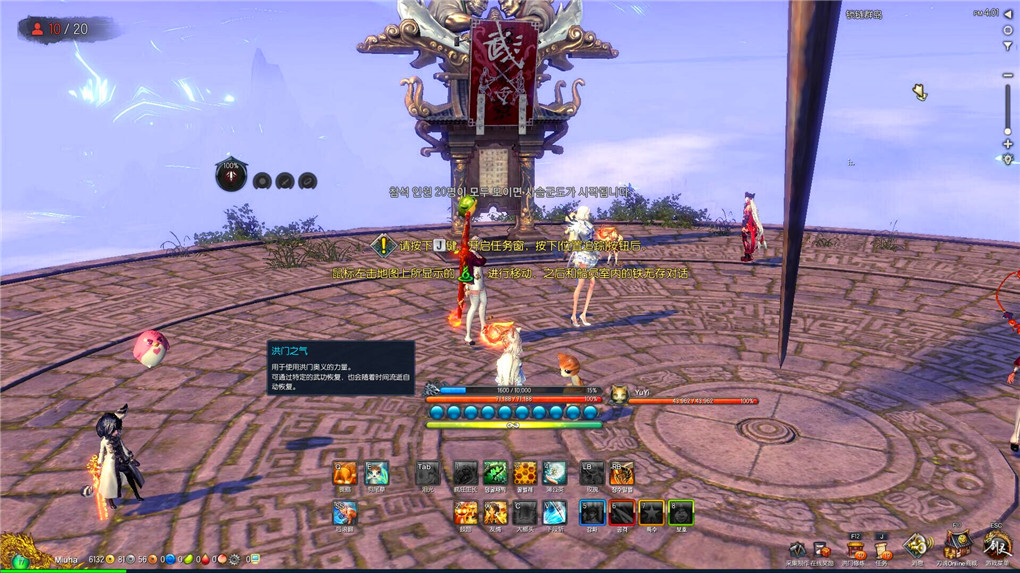1020x573 pixels.
Task: Use the SS blue dash skill
Action: click(345, 514)
